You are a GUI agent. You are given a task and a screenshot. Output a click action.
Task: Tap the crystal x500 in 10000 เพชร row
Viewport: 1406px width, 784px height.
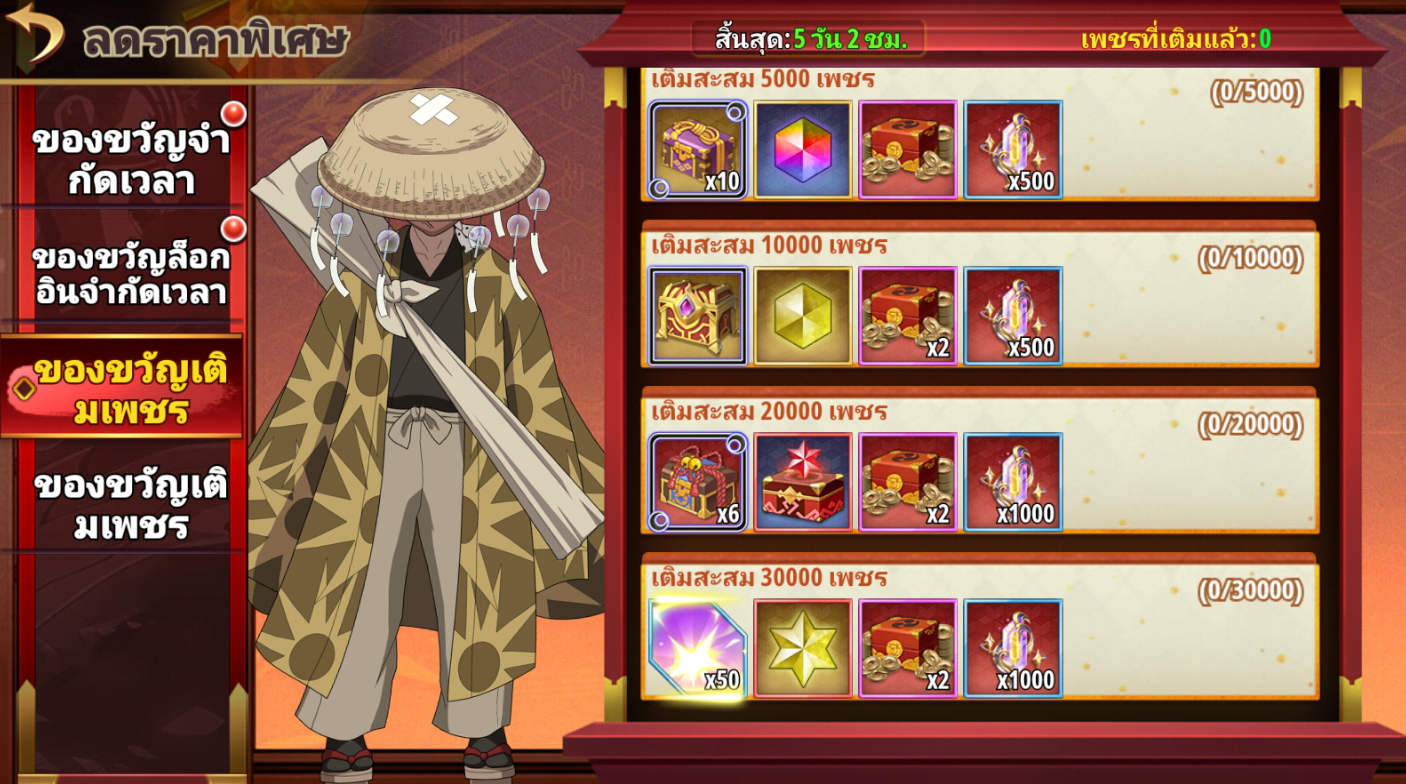point(1013,316)
